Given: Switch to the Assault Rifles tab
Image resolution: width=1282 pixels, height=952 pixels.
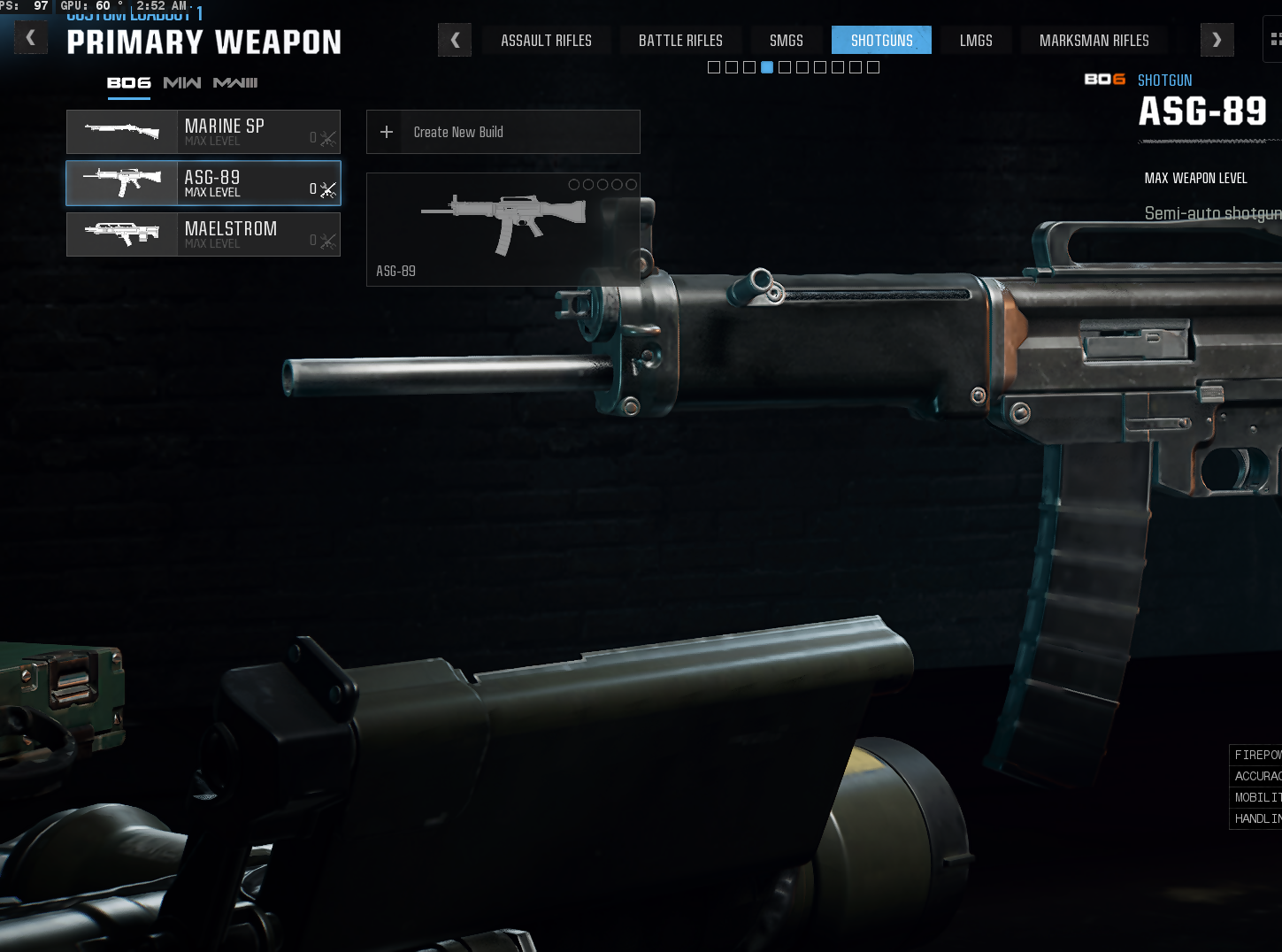Looking at the screenshot, I should 546,41.
